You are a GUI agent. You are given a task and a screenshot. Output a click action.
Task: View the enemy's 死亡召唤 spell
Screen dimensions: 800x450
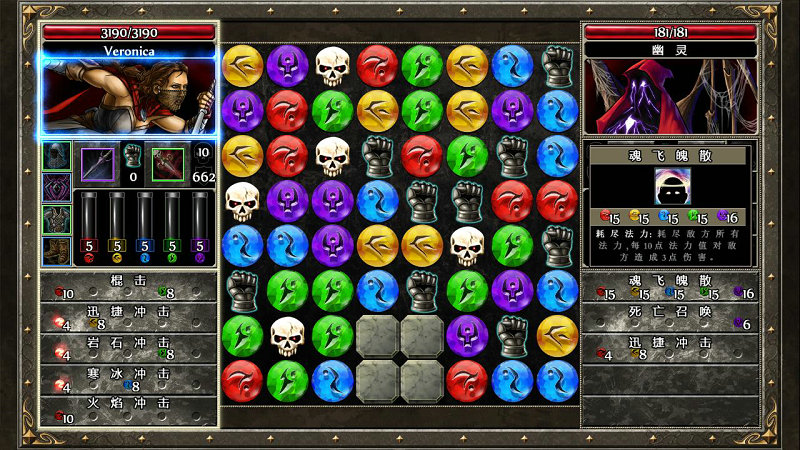point(670,317)
